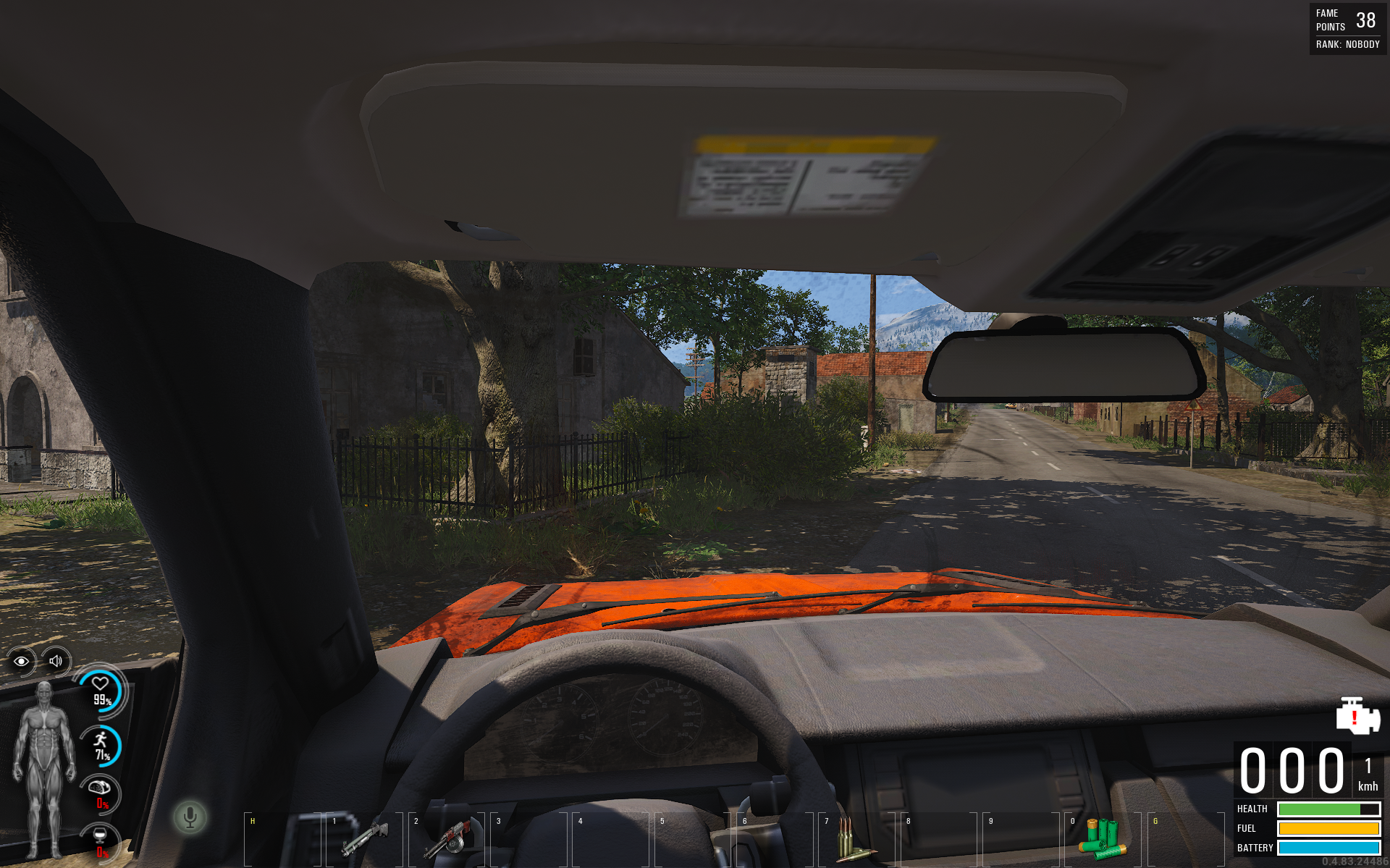Toggle the microphone voice chat icon

190,817
